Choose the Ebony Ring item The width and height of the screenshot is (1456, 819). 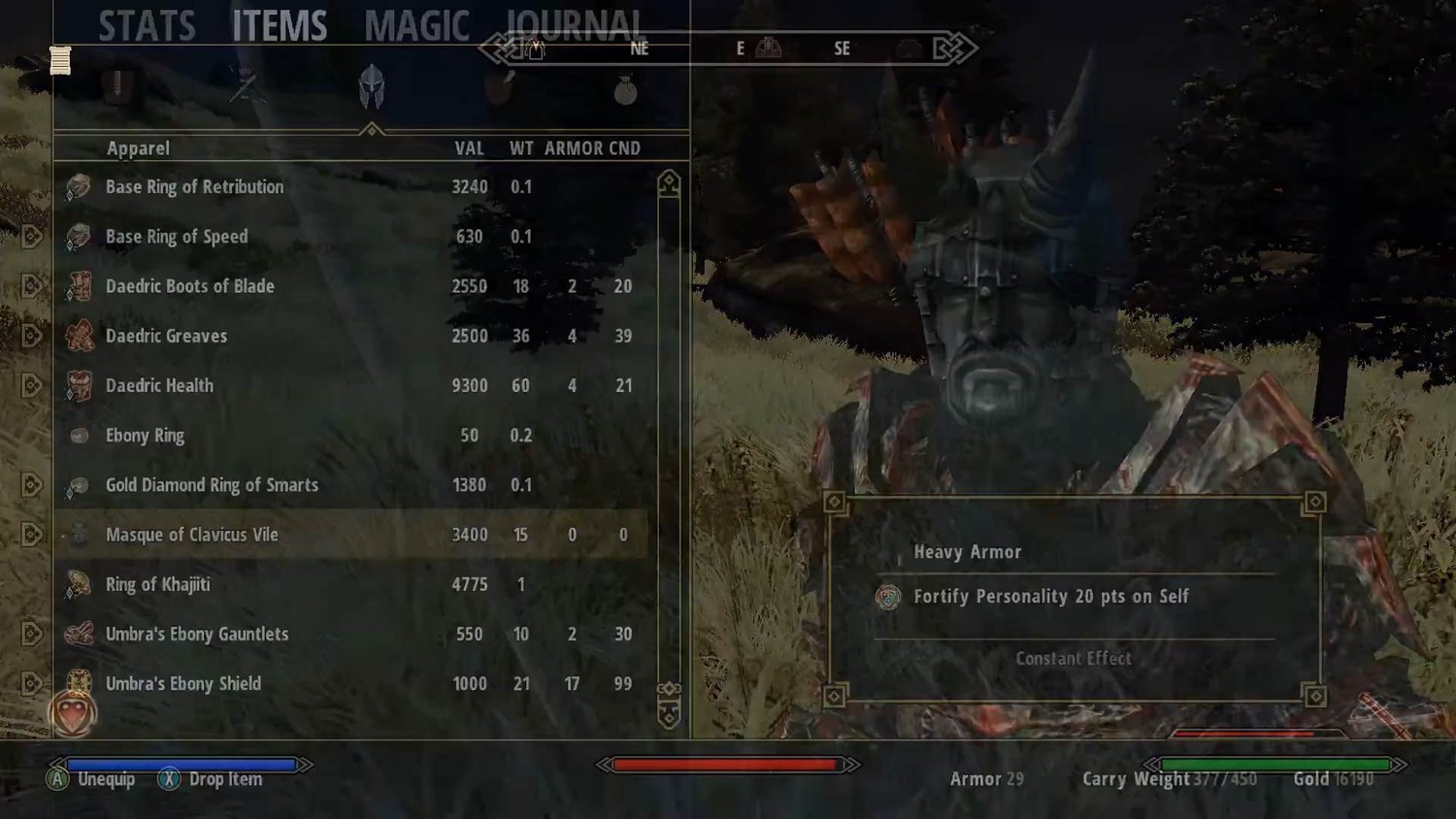click(145, 436)
